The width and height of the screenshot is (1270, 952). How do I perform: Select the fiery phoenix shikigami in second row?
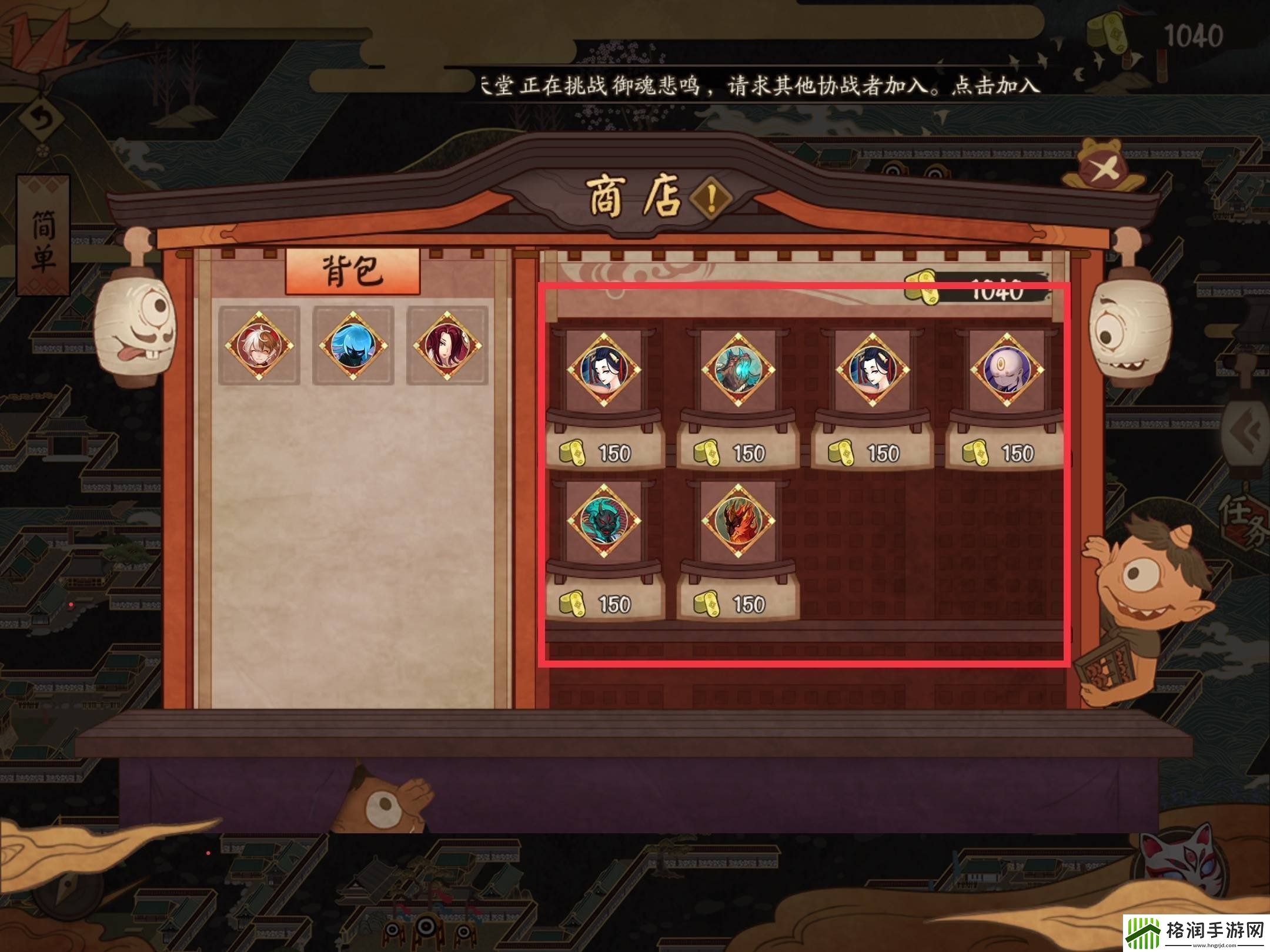point(738,520)
